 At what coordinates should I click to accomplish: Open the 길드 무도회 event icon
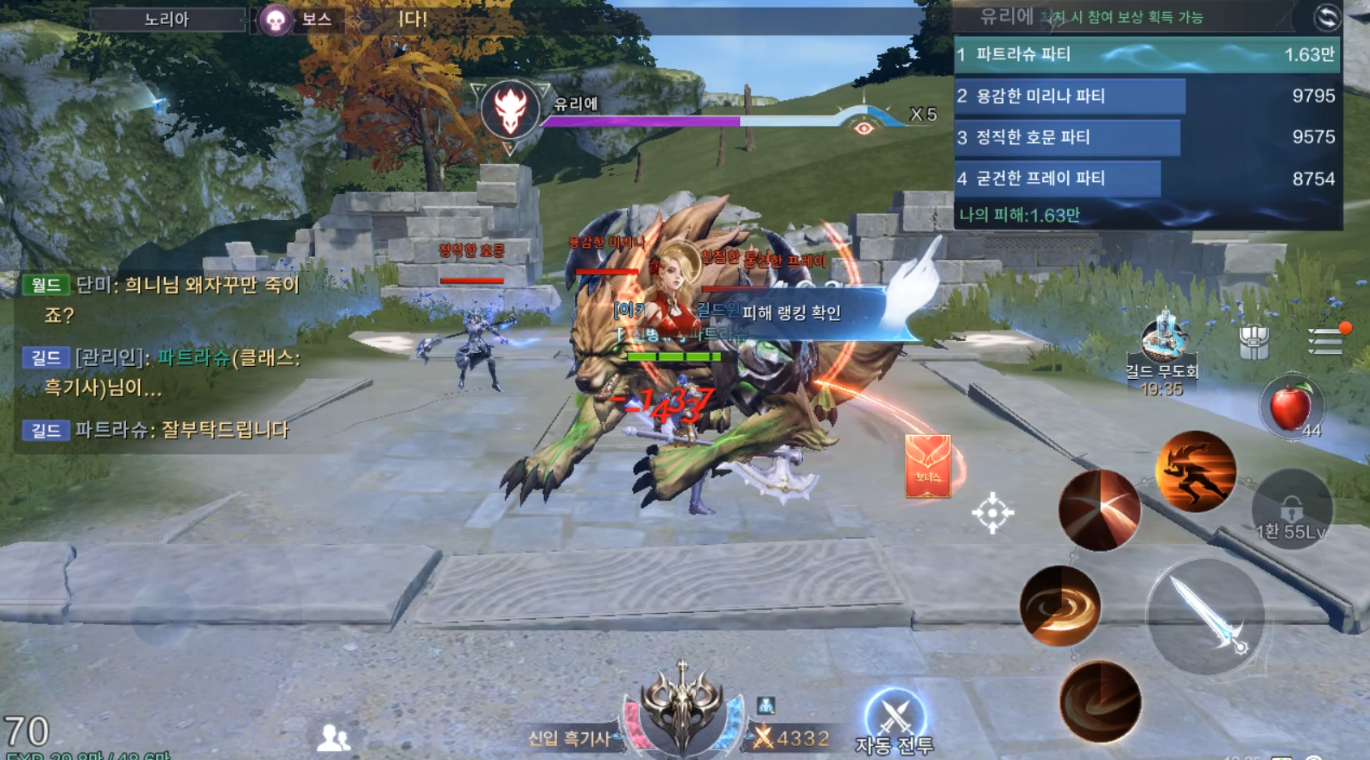click(x=1163, y=344)
